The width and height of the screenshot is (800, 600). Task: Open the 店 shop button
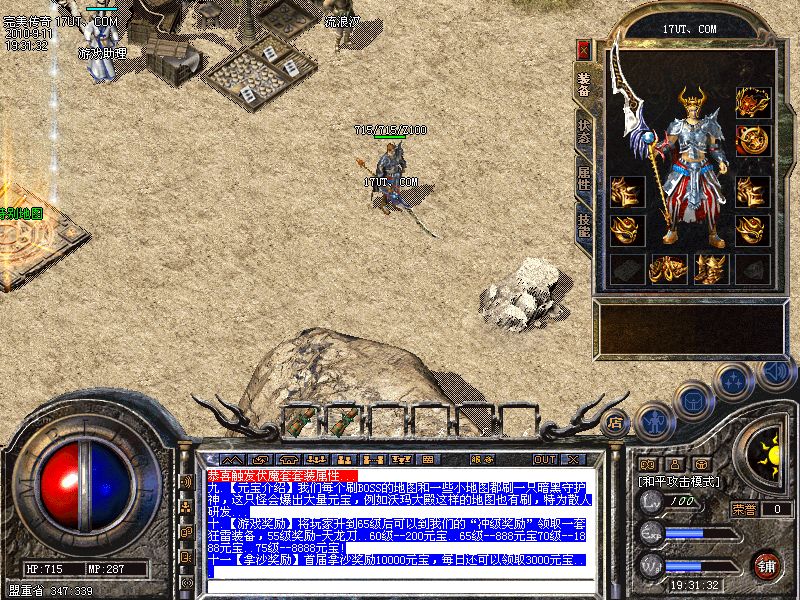pos(616,422)
